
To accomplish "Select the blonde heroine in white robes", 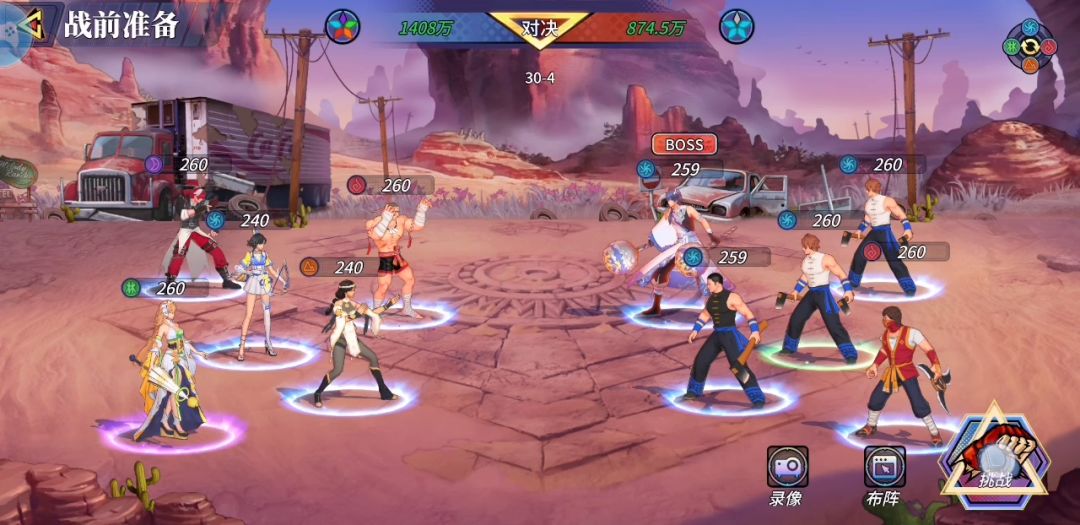I will tap(168, 372).
